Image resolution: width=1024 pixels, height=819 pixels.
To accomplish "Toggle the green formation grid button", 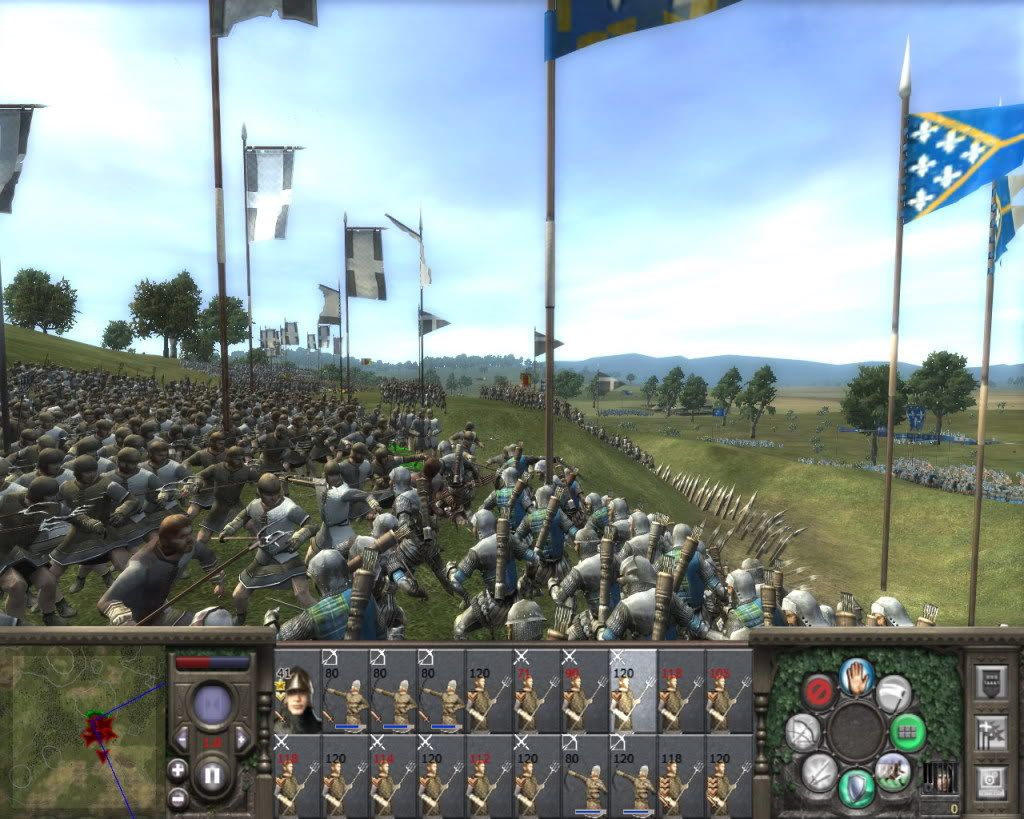I will point(908,731).
